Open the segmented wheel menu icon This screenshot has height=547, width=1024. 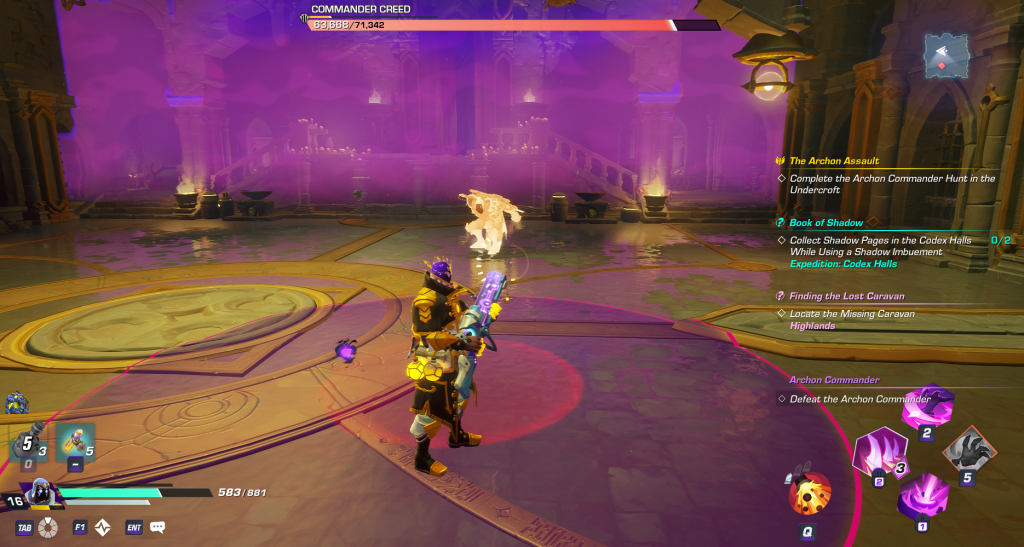pyautogui.click(x=47, y=527)
